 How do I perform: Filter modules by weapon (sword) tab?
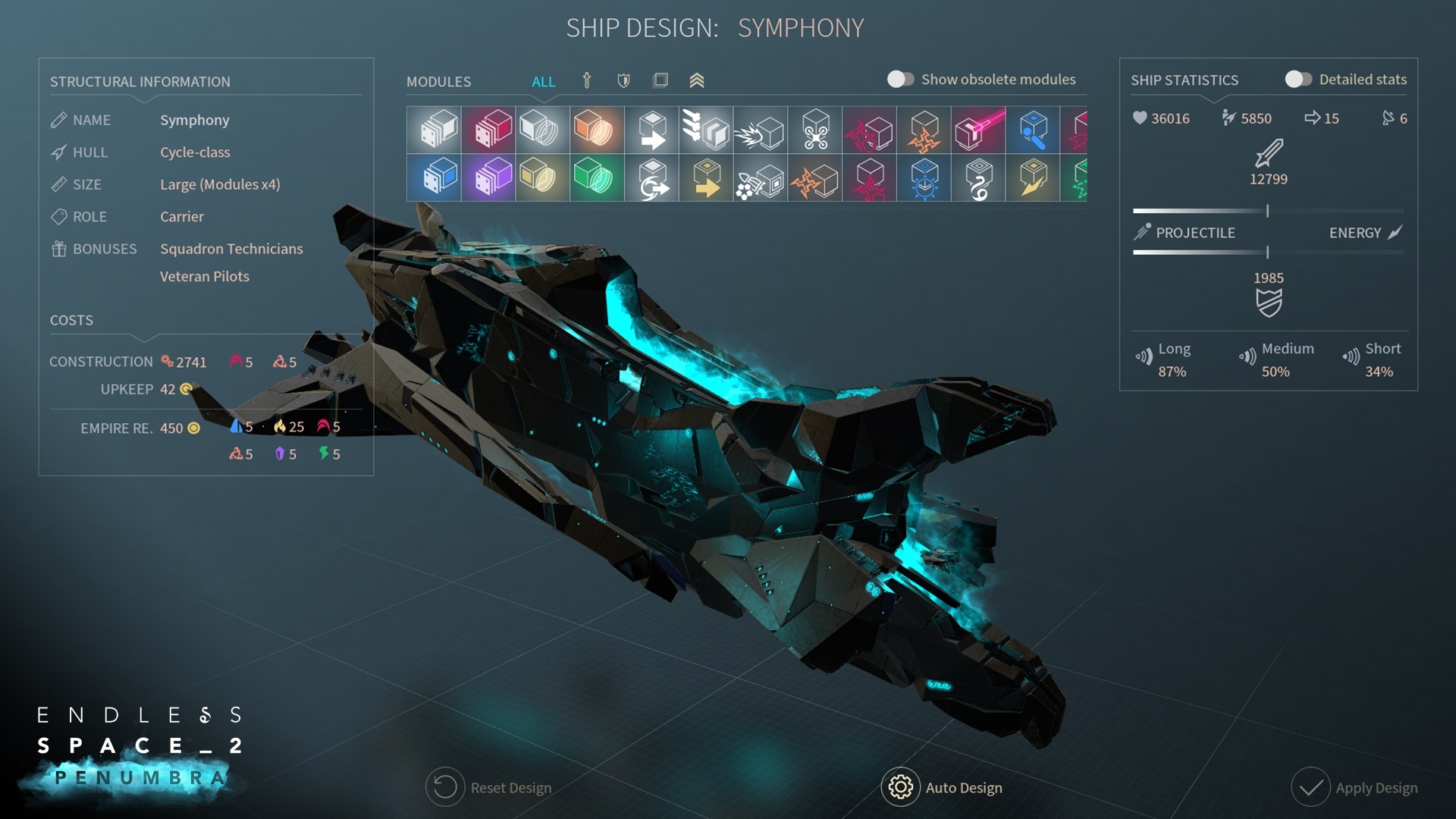(586, 80)
